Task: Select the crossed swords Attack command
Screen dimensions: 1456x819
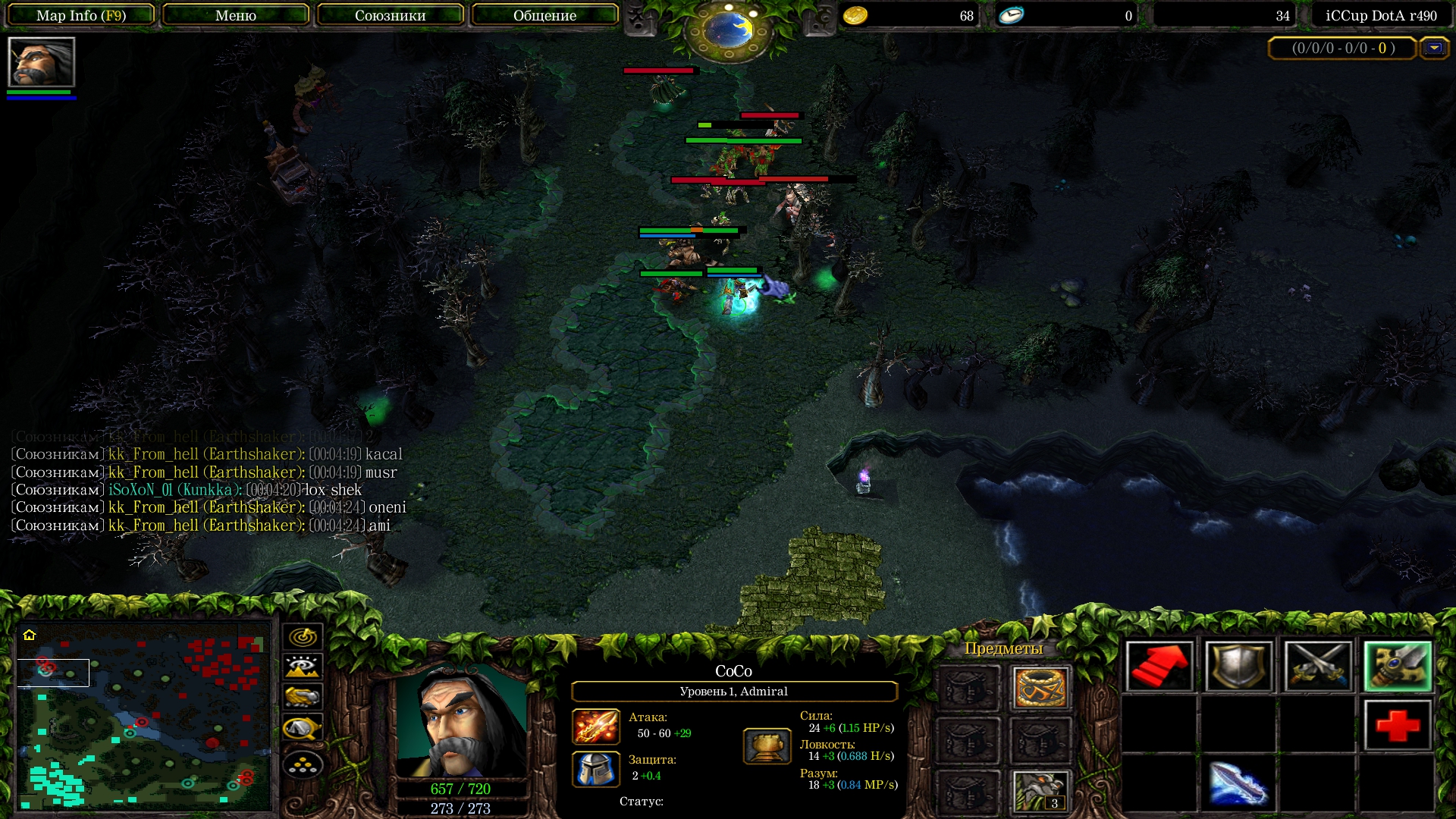Action: (1318, 667)
